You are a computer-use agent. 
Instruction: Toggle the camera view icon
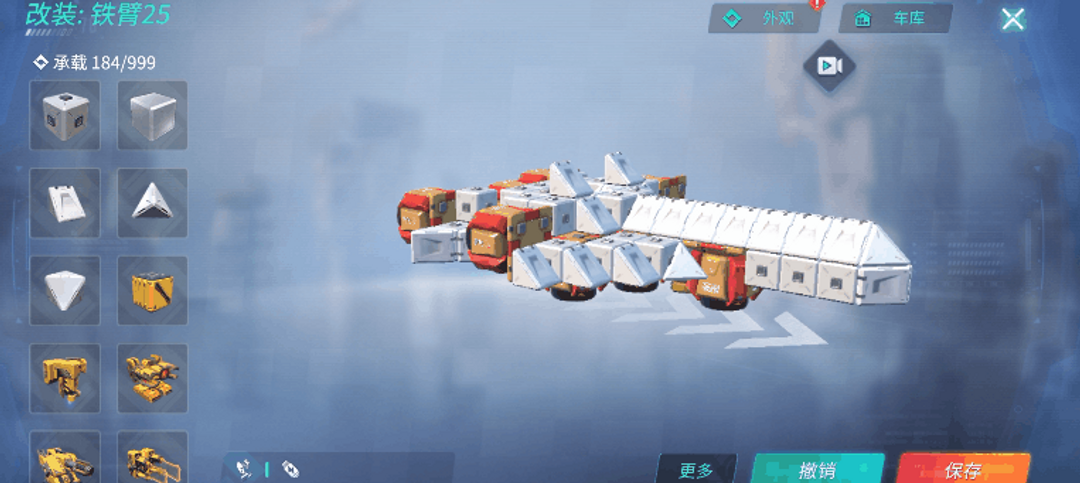[829, 67]
